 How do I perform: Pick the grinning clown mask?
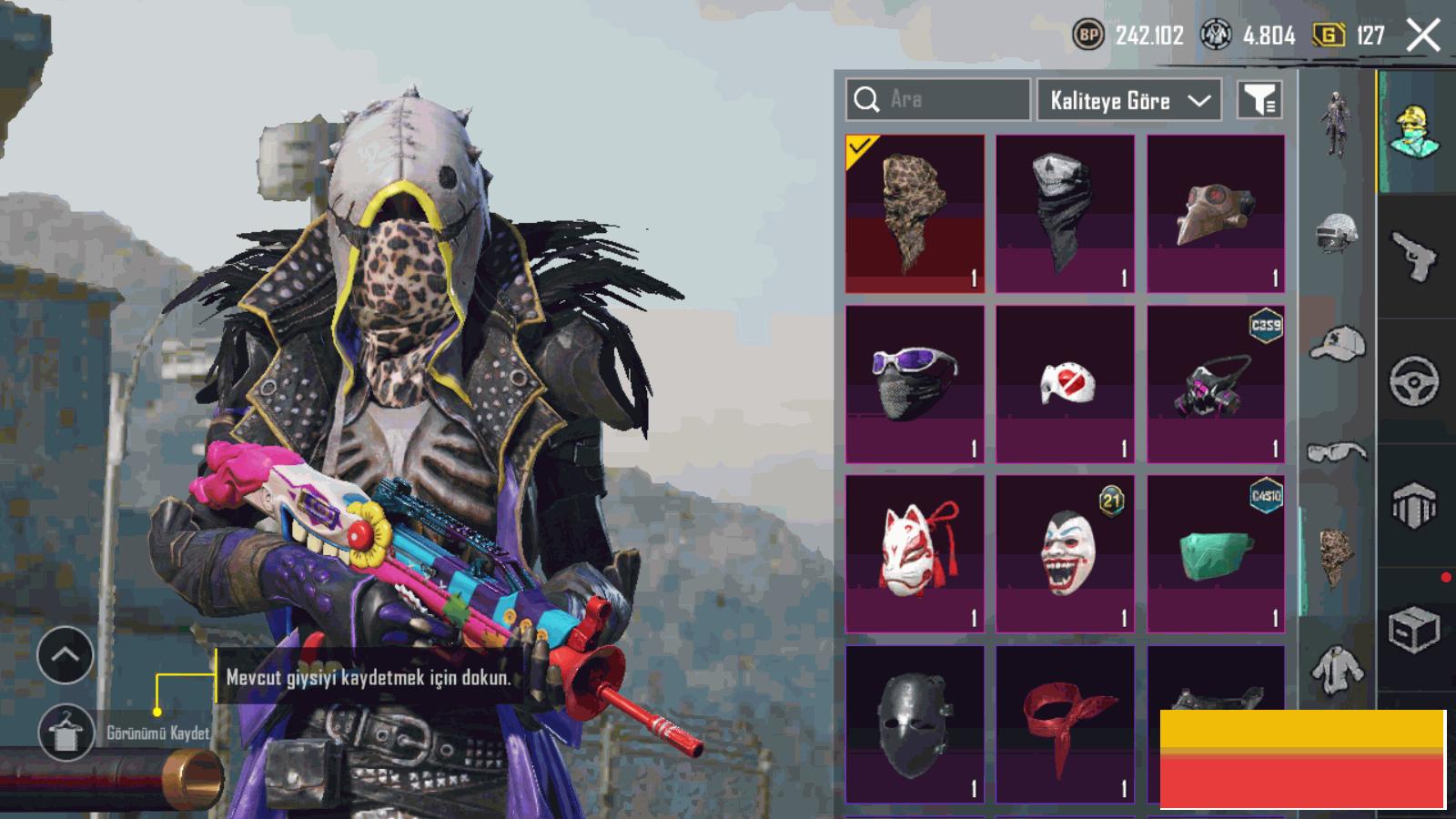pos(1065,553)
